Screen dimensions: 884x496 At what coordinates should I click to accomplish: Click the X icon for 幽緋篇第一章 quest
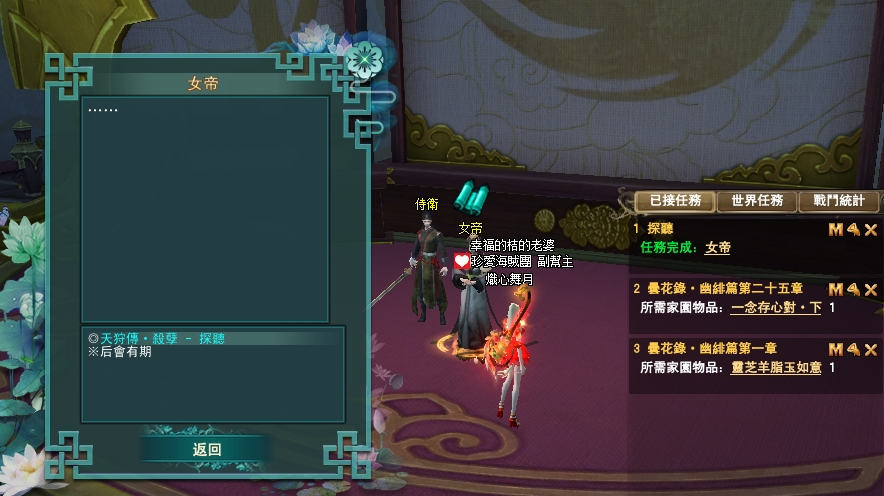click(871, 349)
